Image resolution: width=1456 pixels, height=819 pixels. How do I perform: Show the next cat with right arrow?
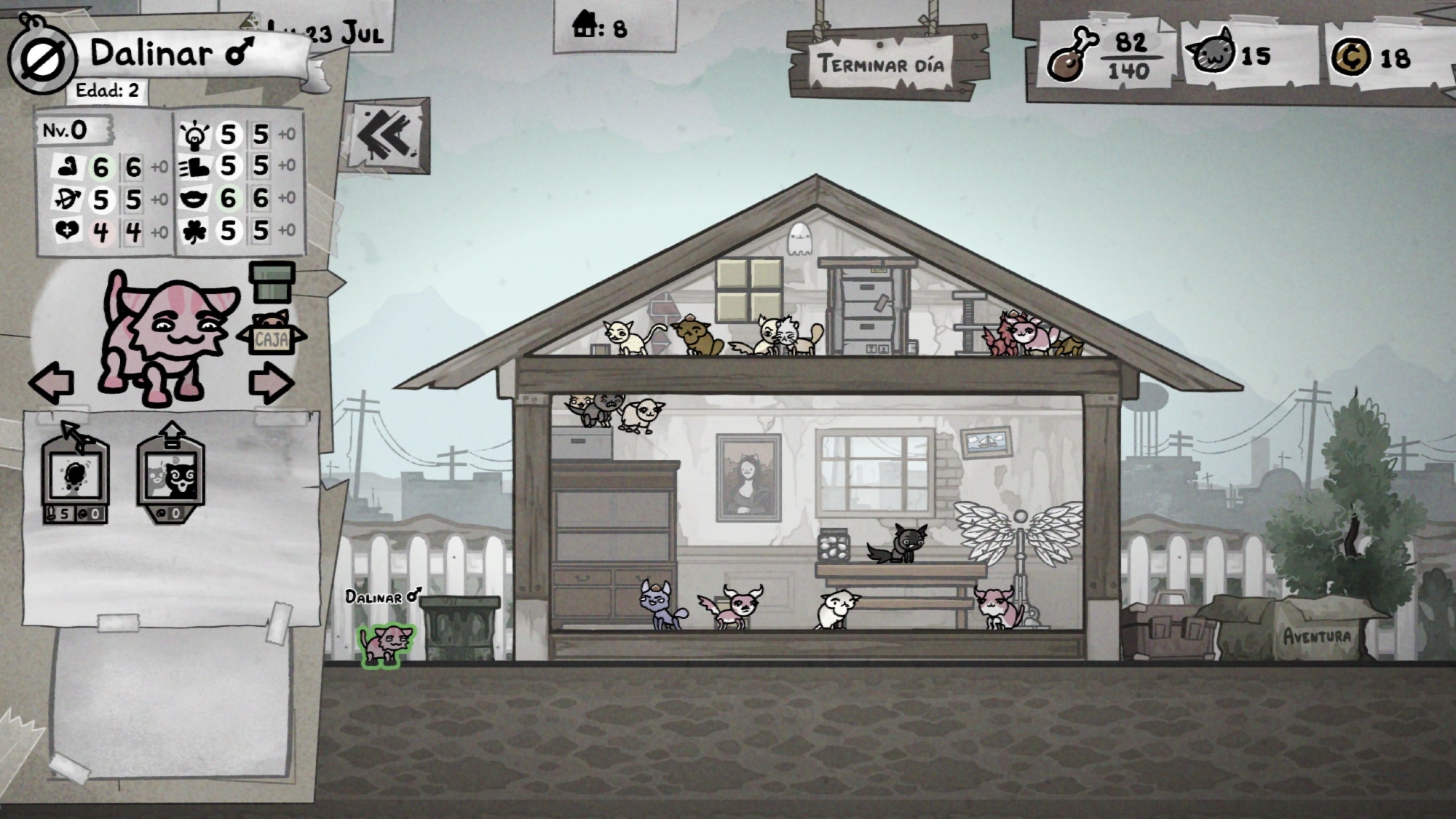click(x=271, y=384)
